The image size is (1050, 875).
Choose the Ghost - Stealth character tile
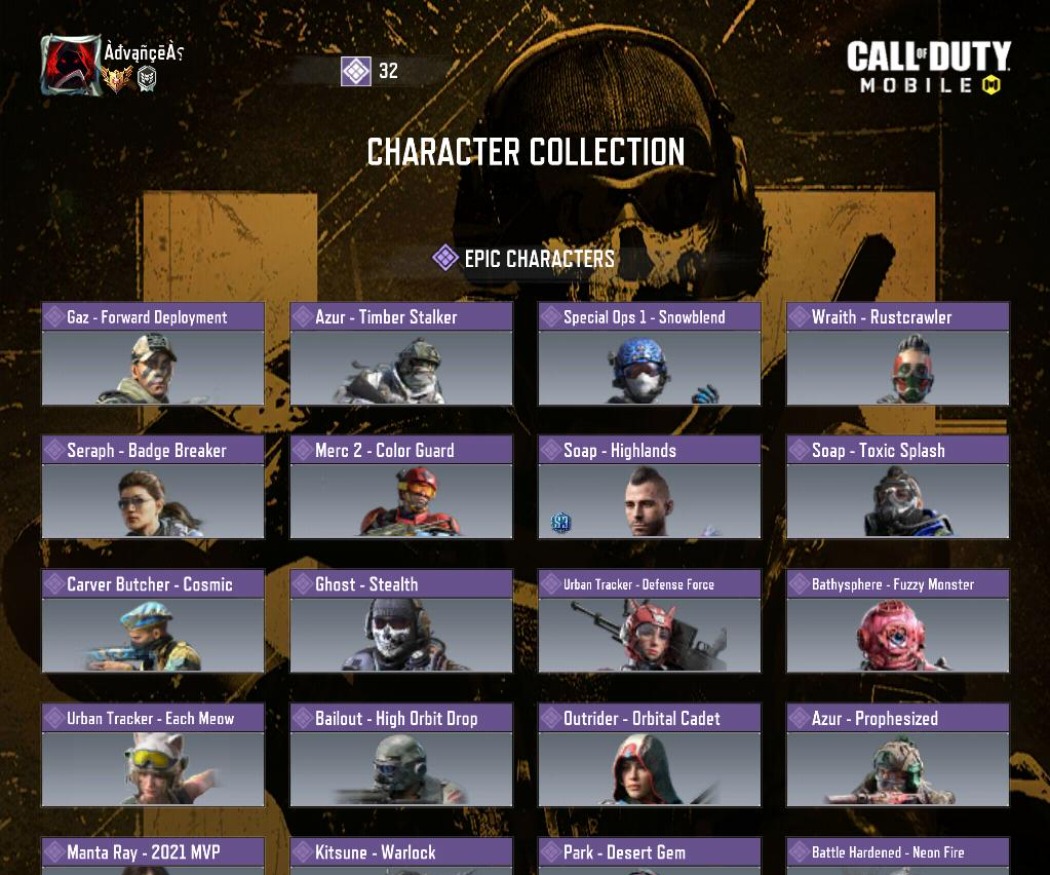pos(401,621)
